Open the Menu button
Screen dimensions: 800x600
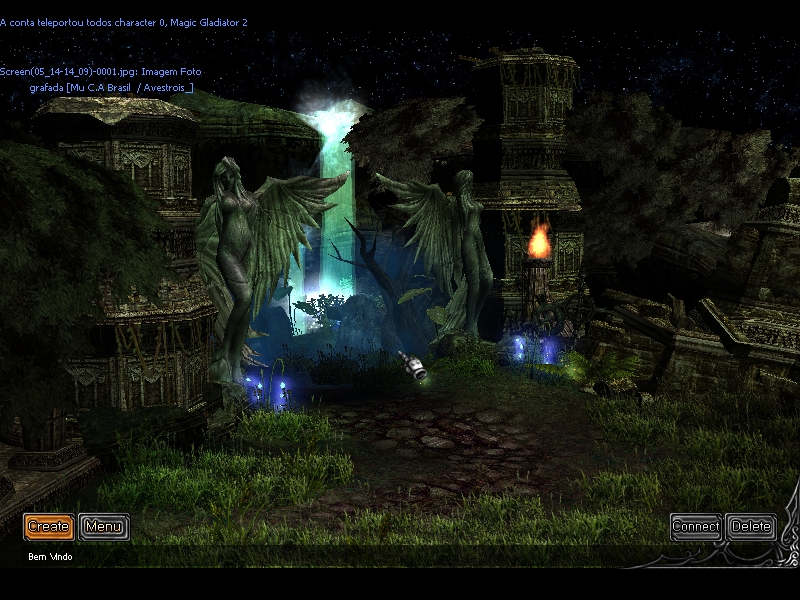pos(104,527)
